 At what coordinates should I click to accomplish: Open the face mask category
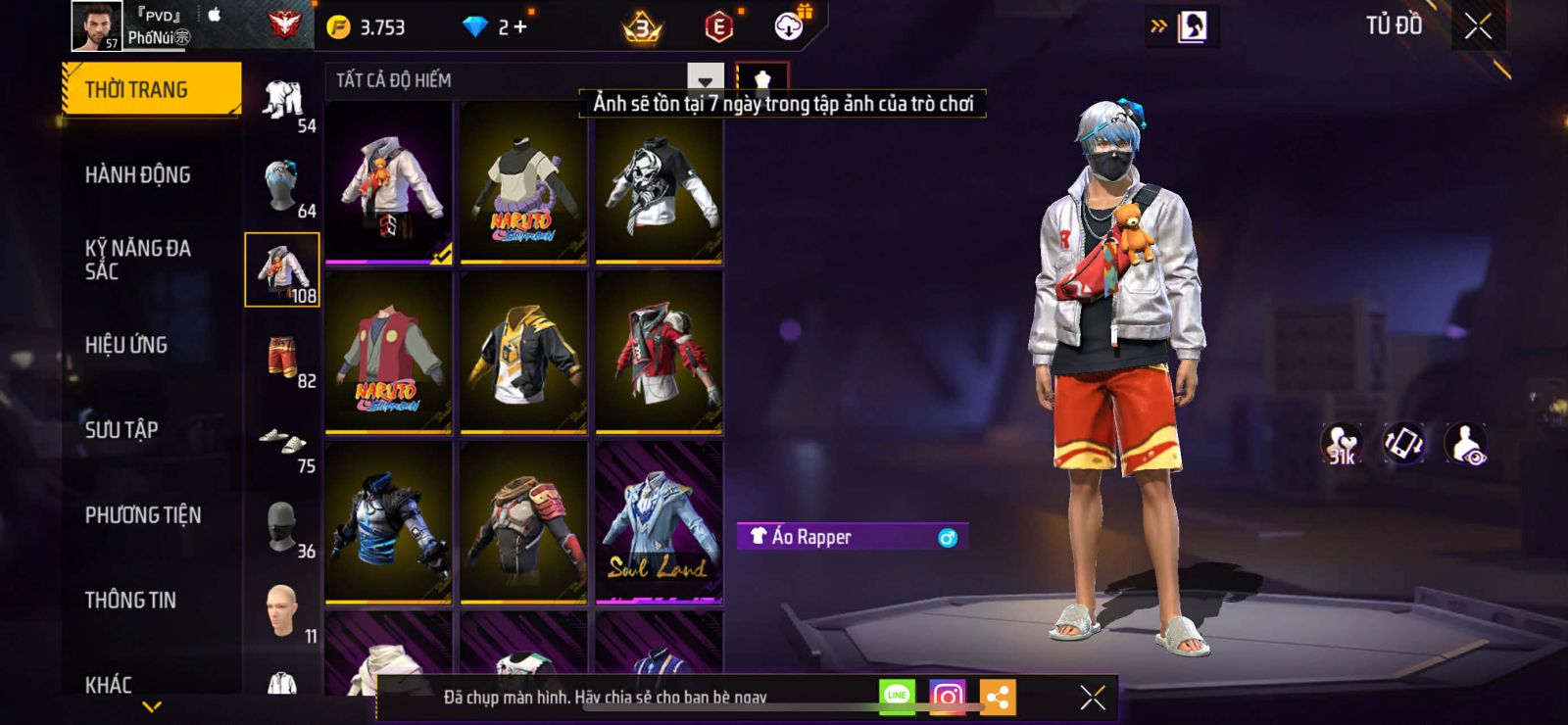(282, 529)
